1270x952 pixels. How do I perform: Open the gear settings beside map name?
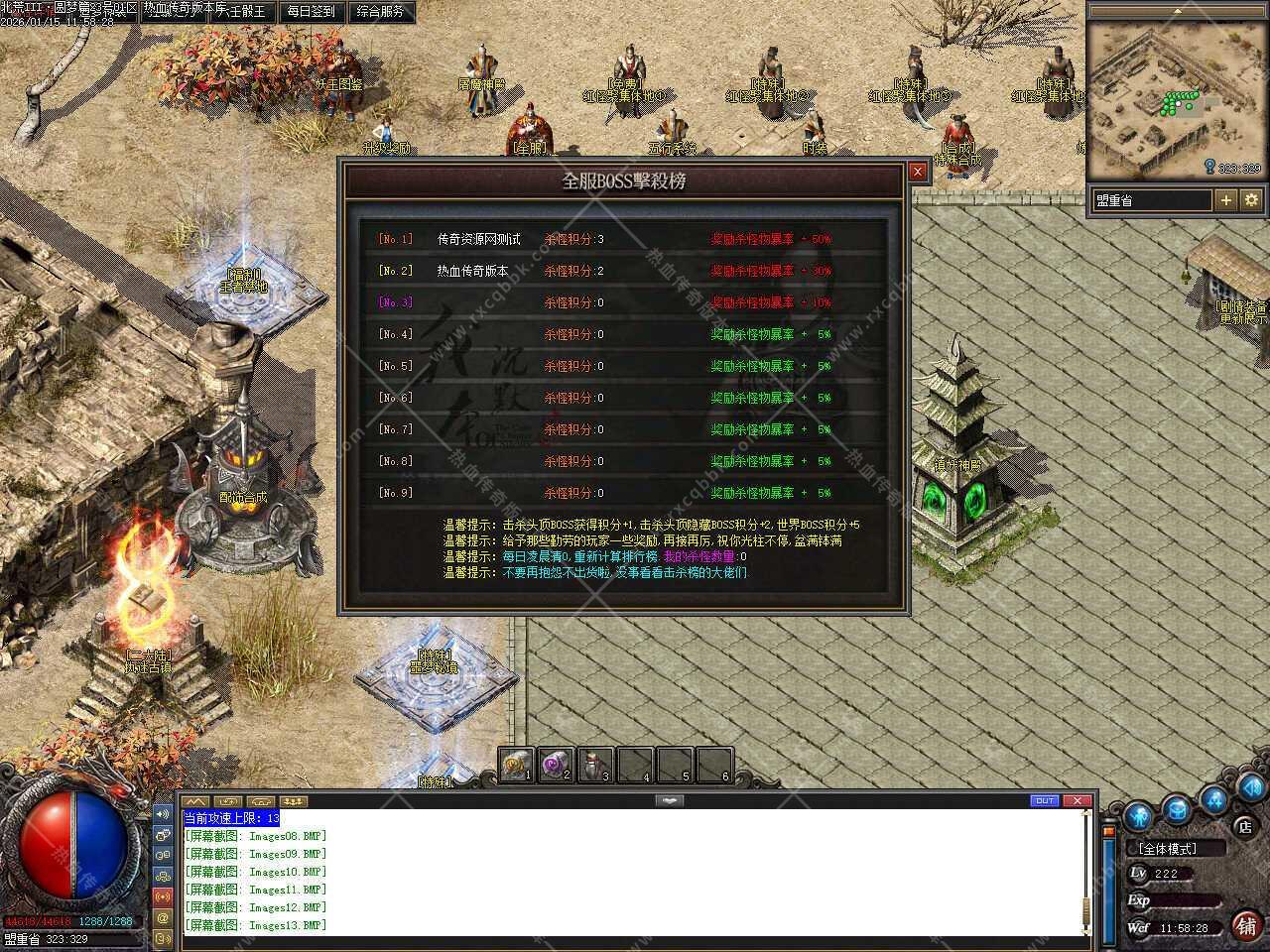pyautogui.click(x=1252, y=200)
